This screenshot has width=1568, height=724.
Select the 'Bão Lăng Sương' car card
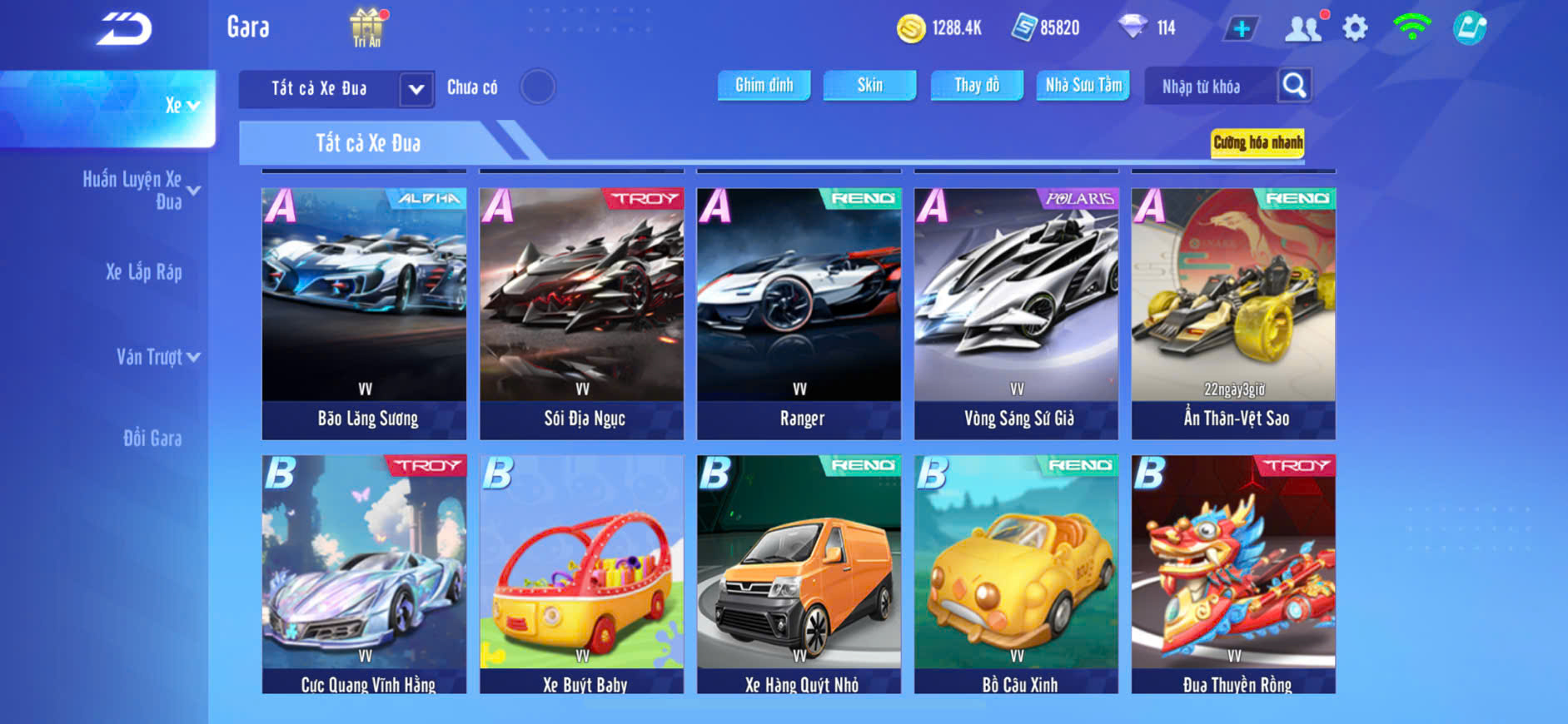pos(365,313)
